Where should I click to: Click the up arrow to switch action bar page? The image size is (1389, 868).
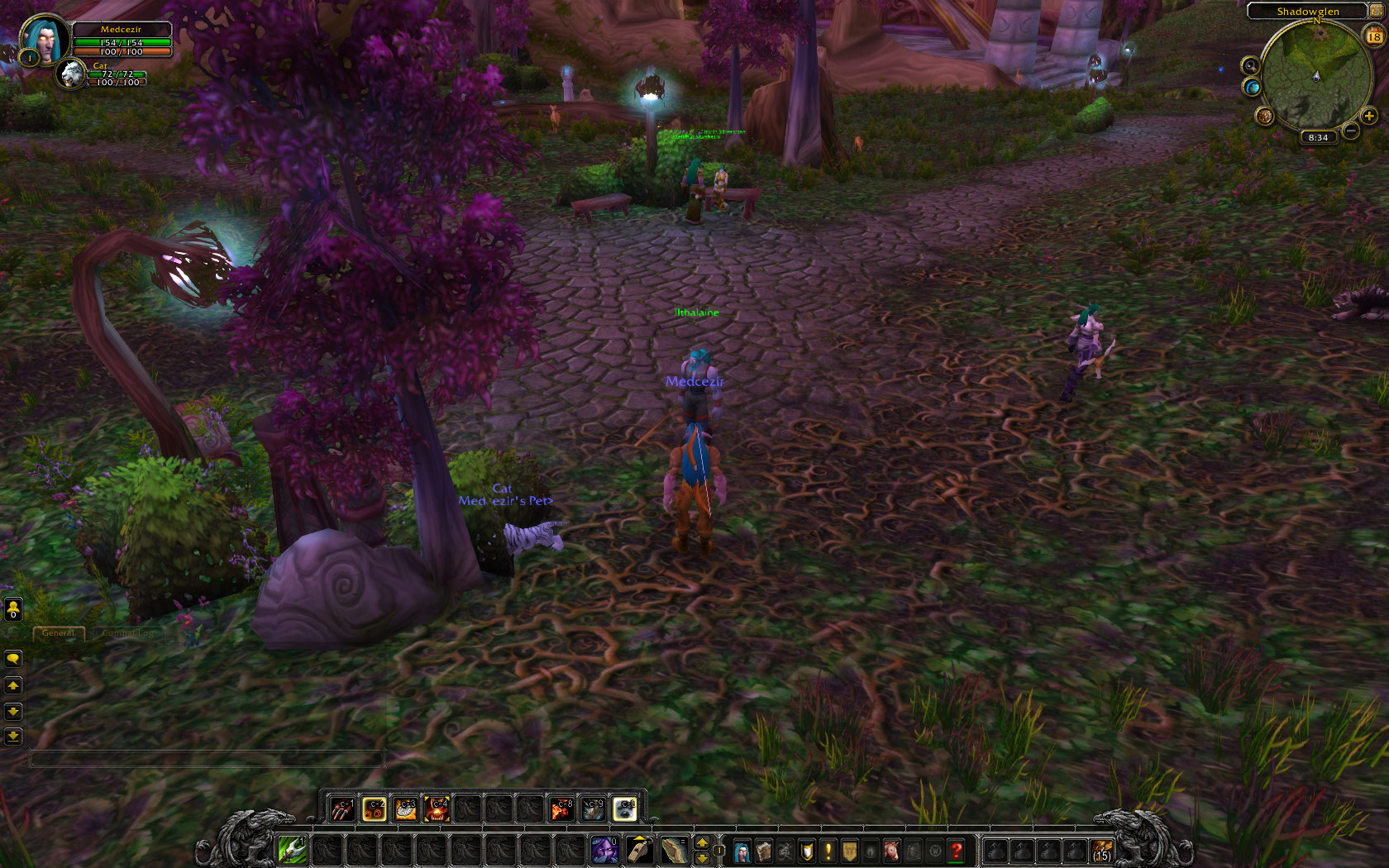pyautogui.click(x=702, y=842)
